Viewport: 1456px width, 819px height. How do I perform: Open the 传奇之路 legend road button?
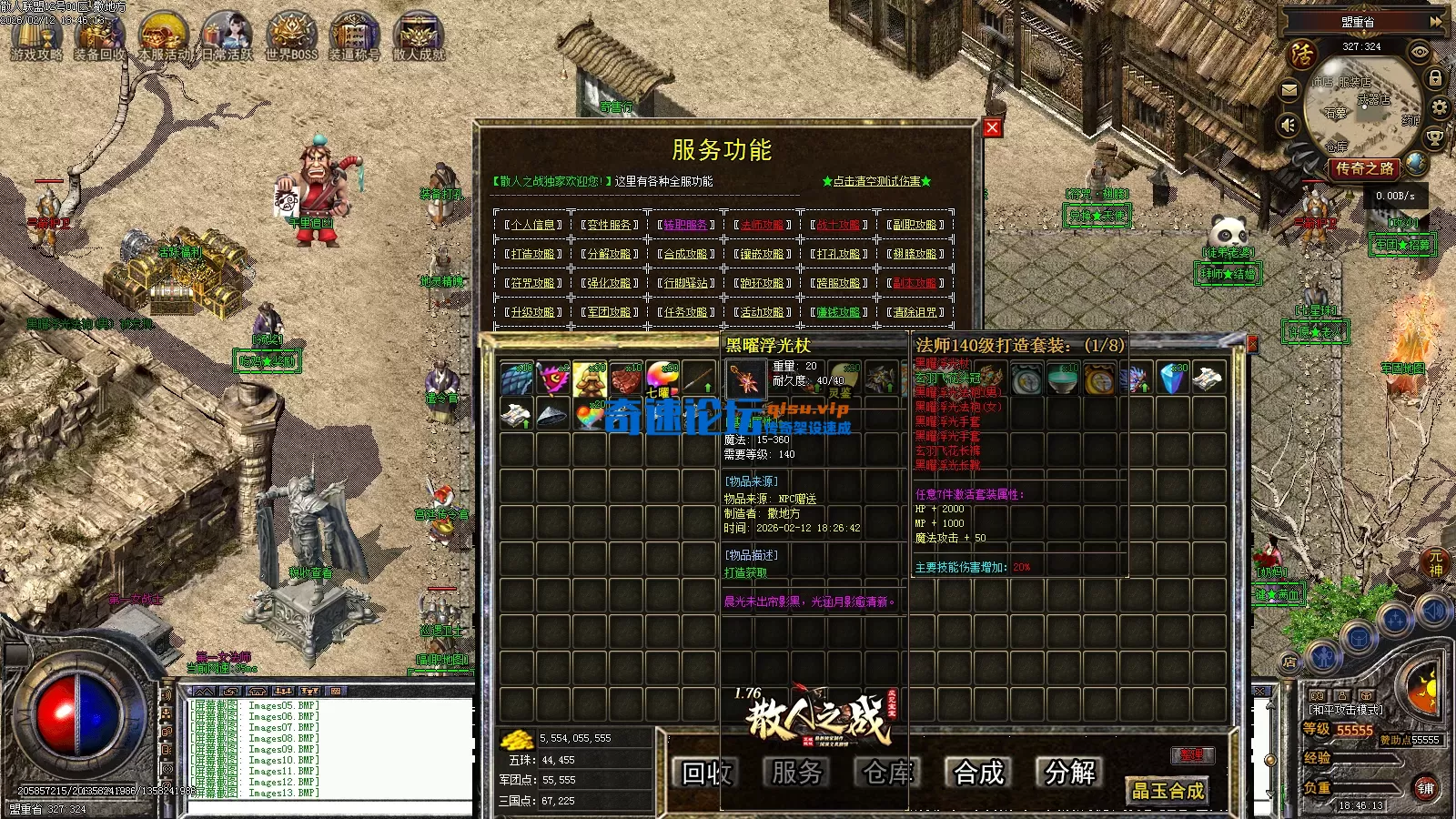1364,168
